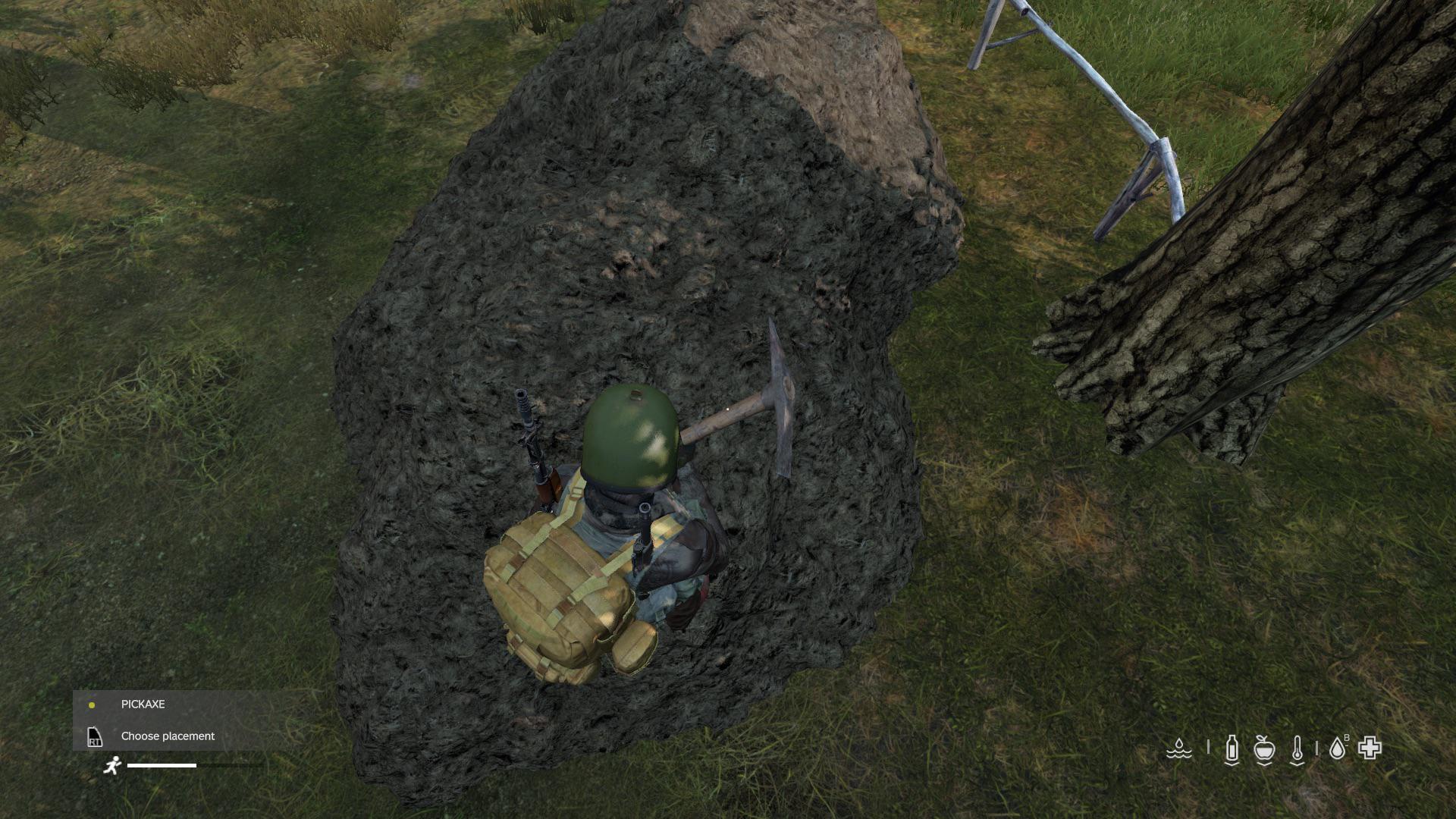This screenshot has width=1456, height=819.
Task: Select the PICKAXE label in action widget
Action: click(143, 704)
